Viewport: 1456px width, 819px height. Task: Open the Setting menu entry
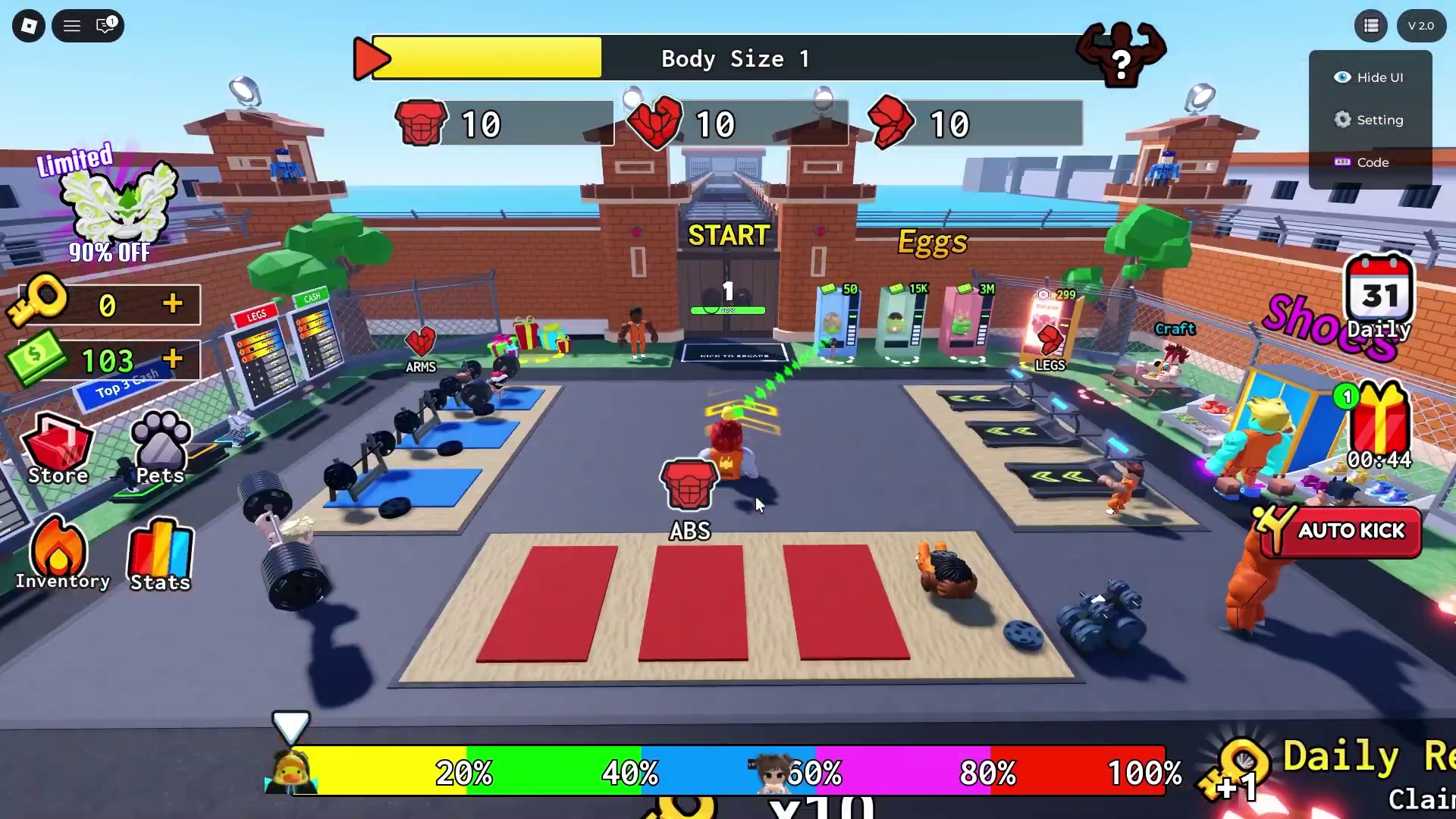[x=1370, y=120]
